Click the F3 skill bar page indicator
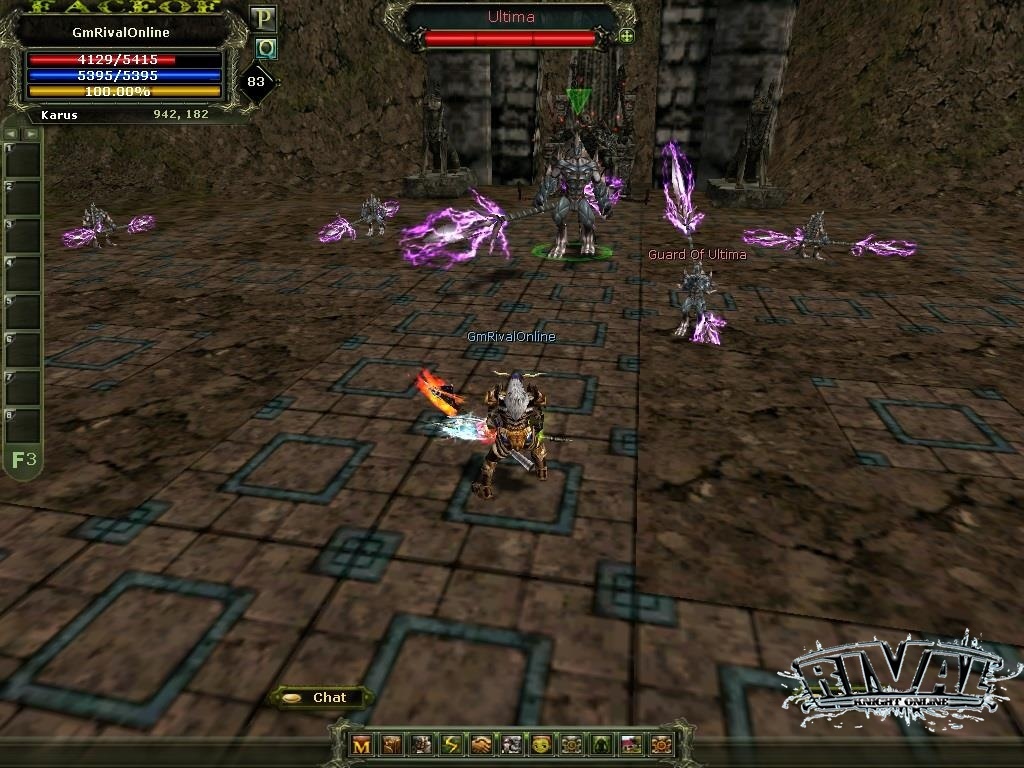The height and width of the screenshot is (768, 1024). (24, 460)
